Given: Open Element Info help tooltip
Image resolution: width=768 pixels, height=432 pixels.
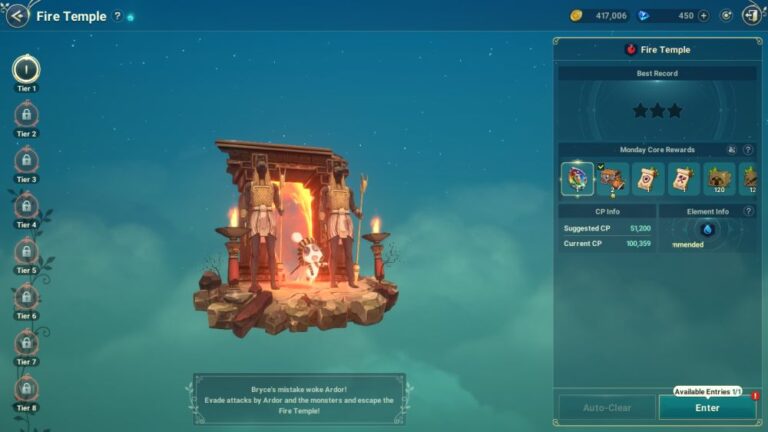Looking at the screenshot, I should [x=747, y=211].
